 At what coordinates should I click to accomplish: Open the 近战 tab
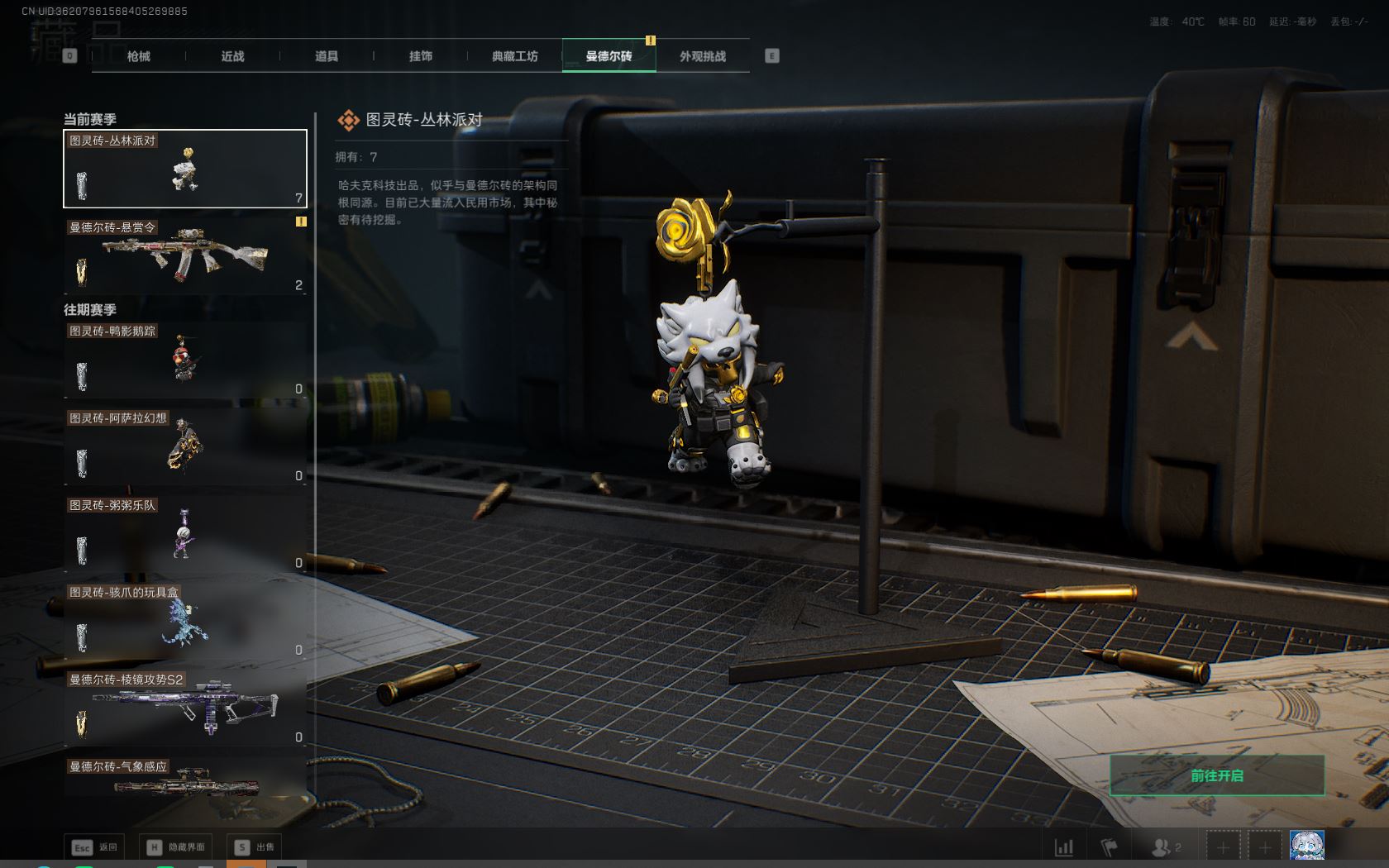232,56
